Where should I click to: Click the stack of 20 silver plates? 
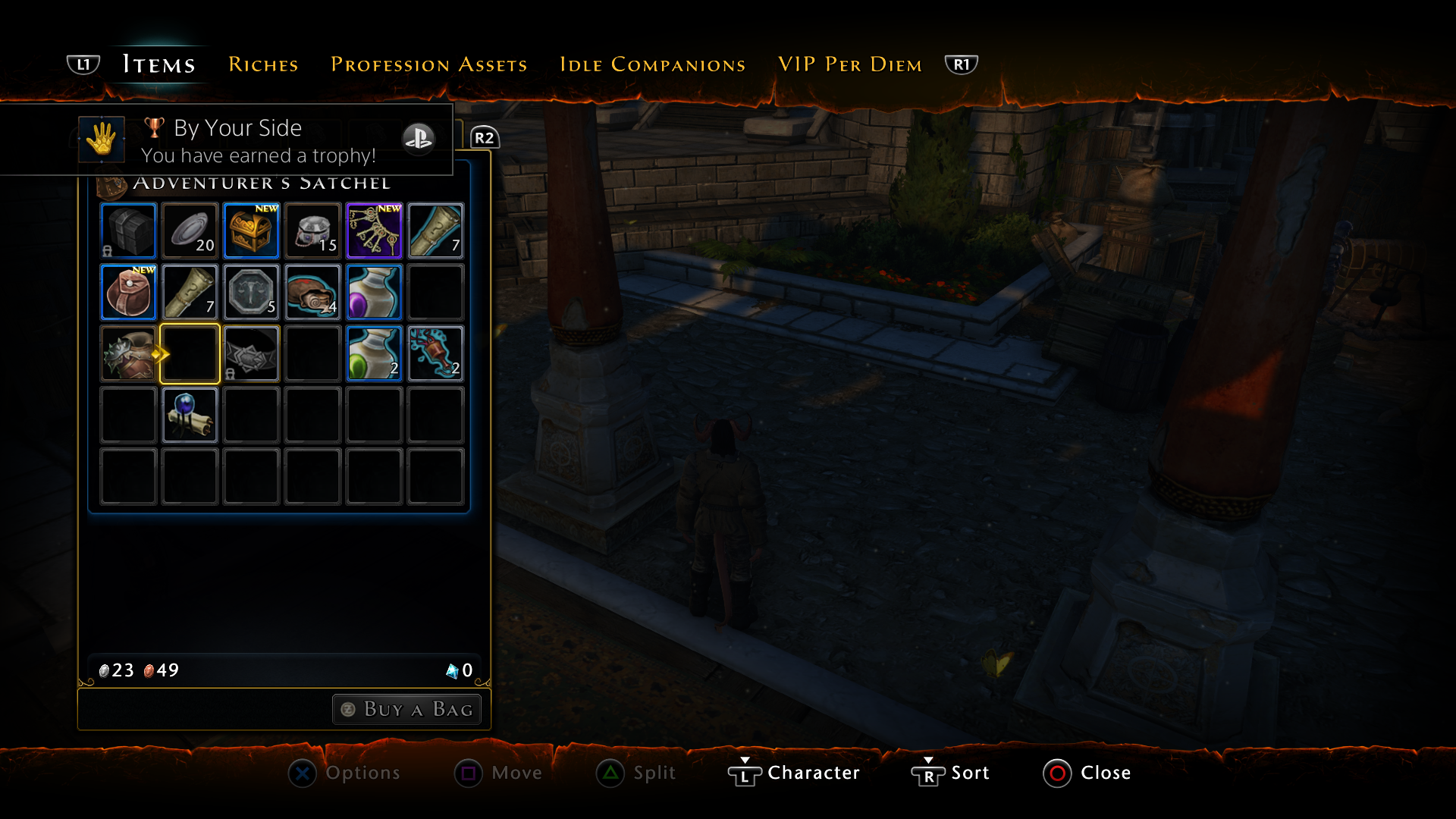point(190,231)
